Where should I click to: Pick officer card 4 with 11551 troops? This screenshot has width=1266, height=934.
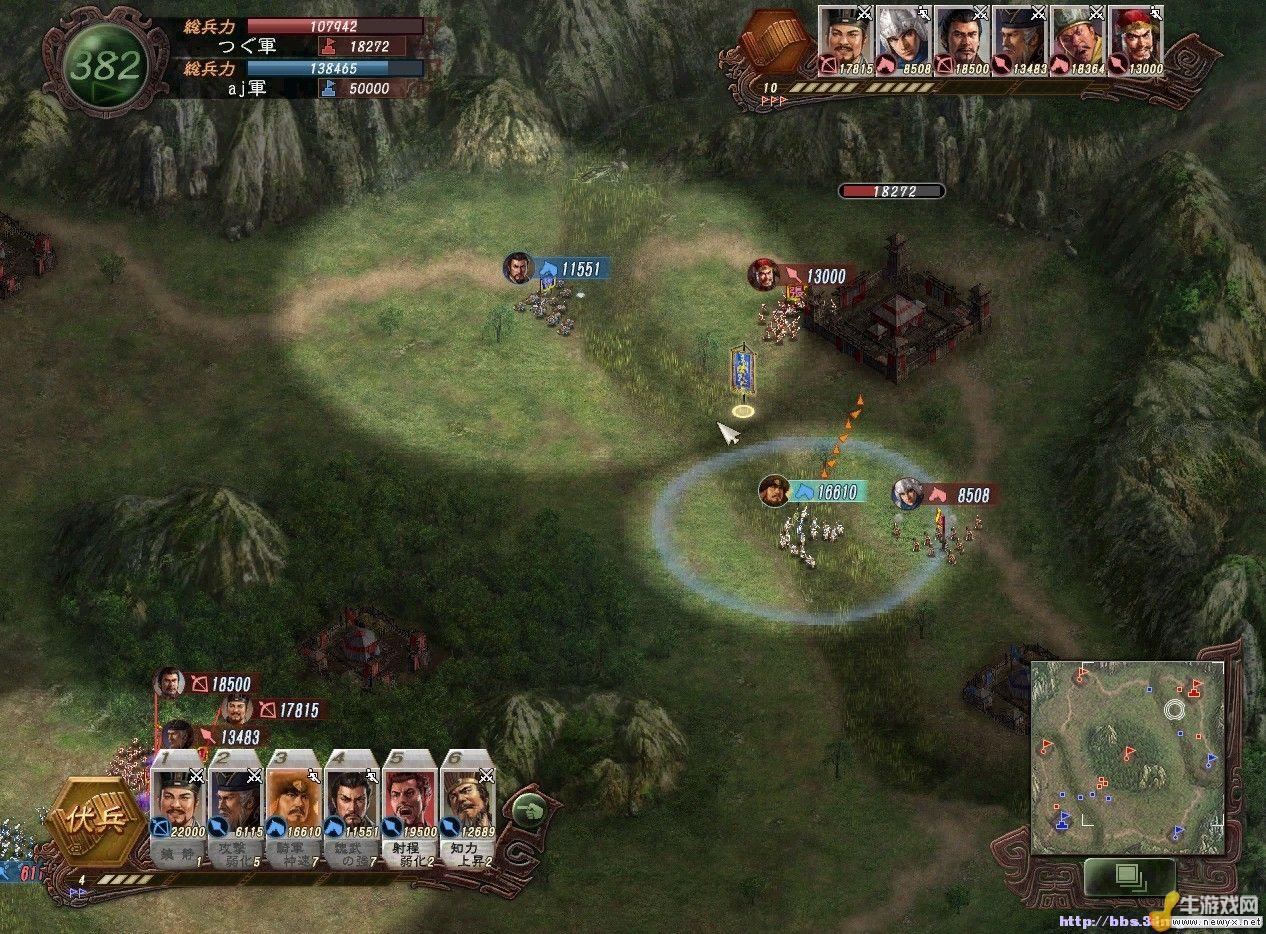[x=352, y=806]
